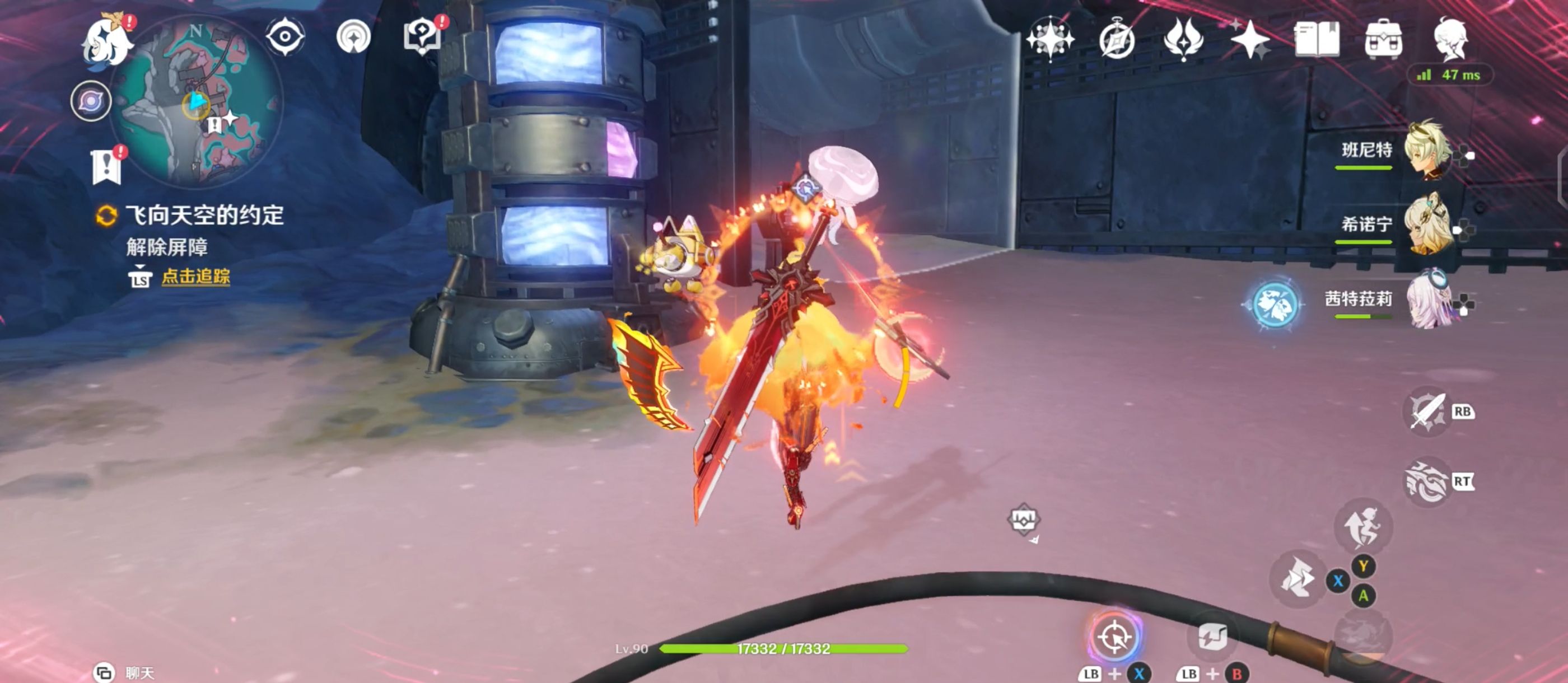The image size is (1568, 683).
Task: Open the adventurer handbook book icon
Action: 1317,39
